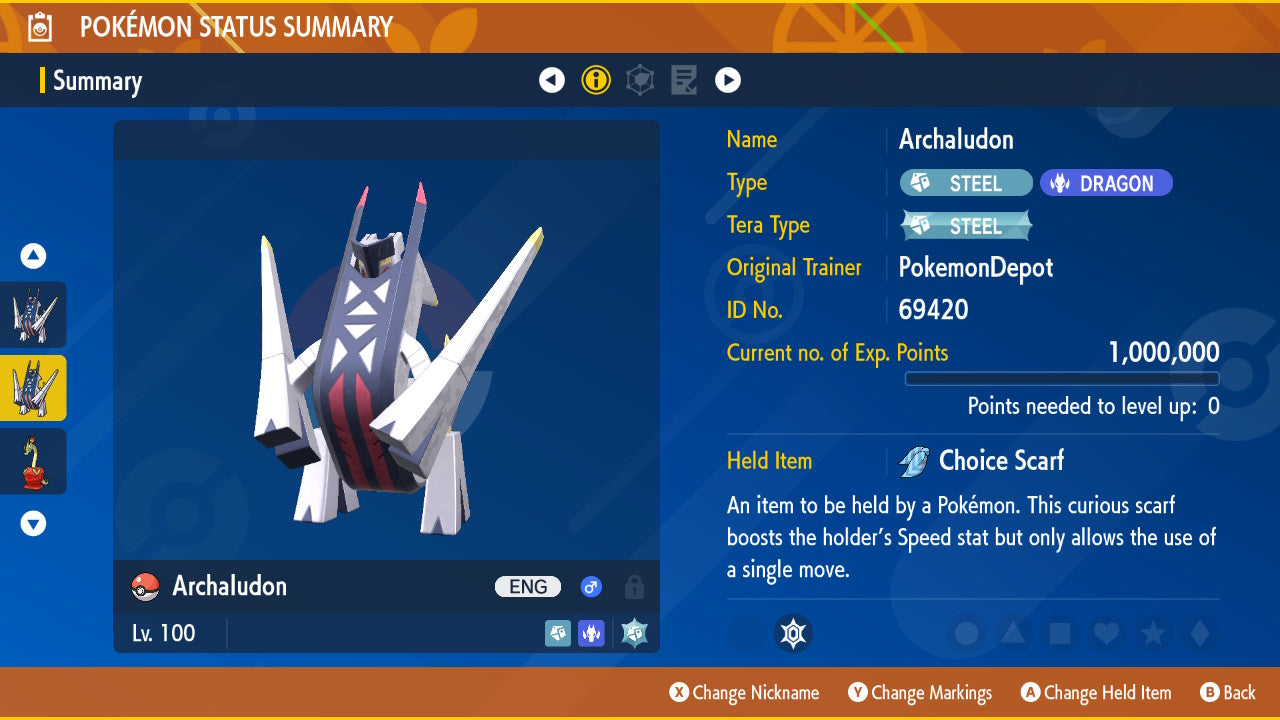1280x720 pixels.
Task: Go to the previous summary page arrow
Action: coord(552,80)
